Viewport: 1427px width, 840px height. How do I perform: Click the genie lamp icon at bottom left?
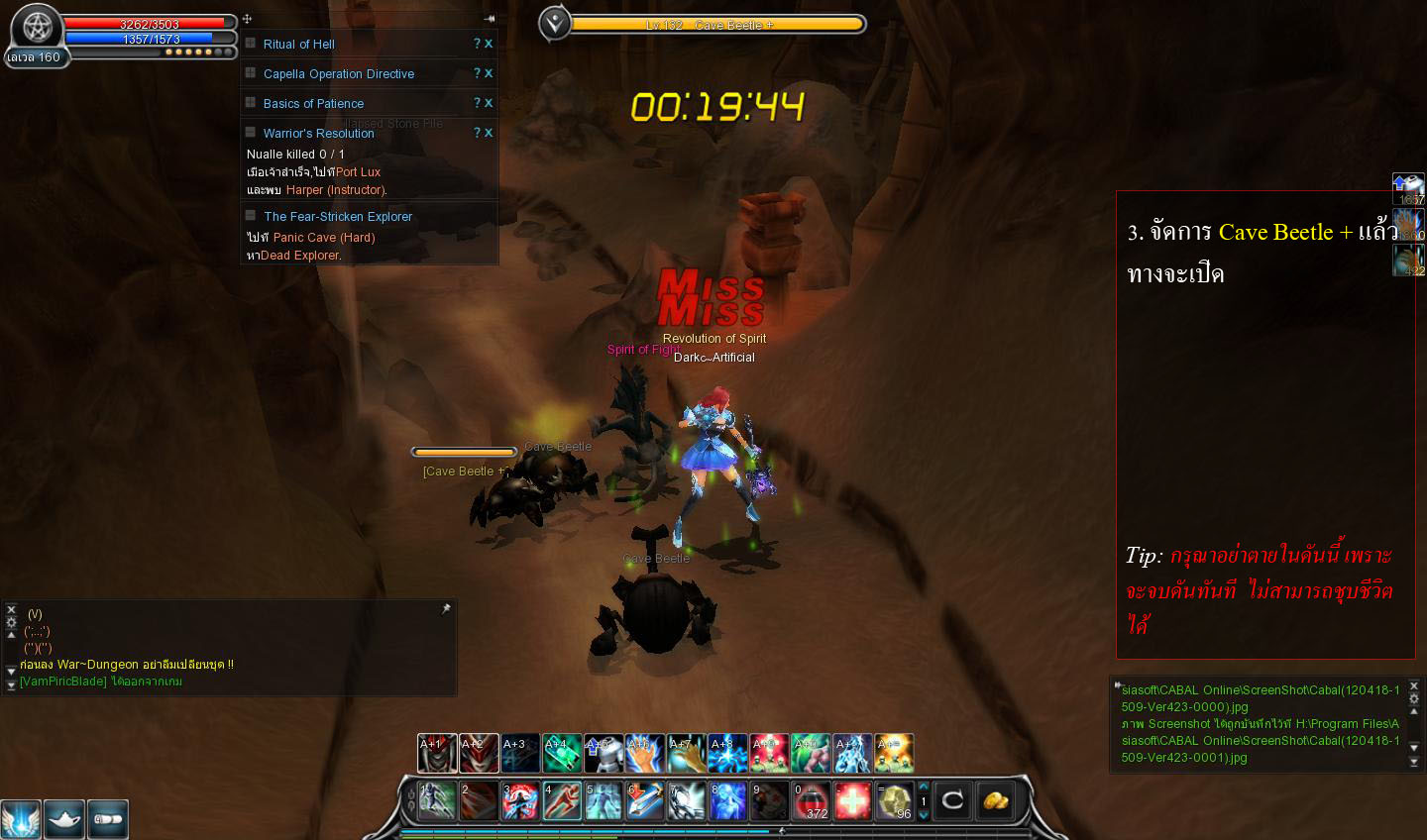[64, 819]
